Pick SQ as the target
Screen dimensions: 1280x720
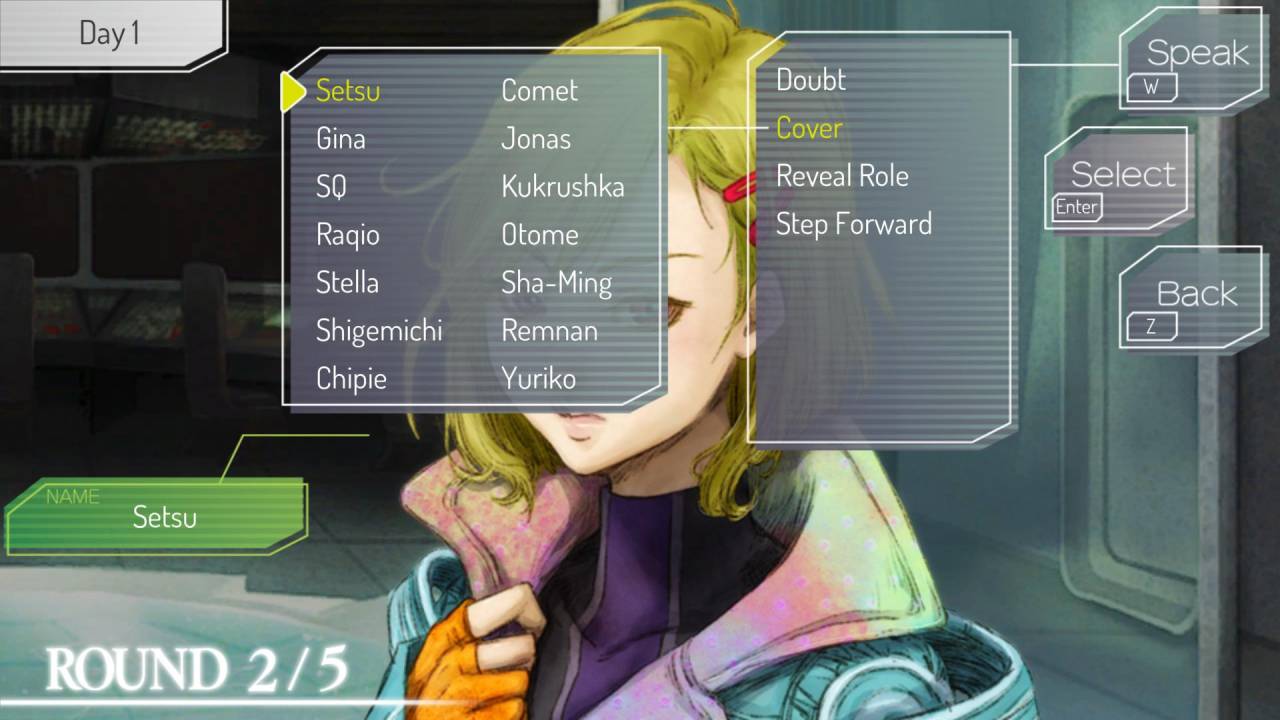331,187
